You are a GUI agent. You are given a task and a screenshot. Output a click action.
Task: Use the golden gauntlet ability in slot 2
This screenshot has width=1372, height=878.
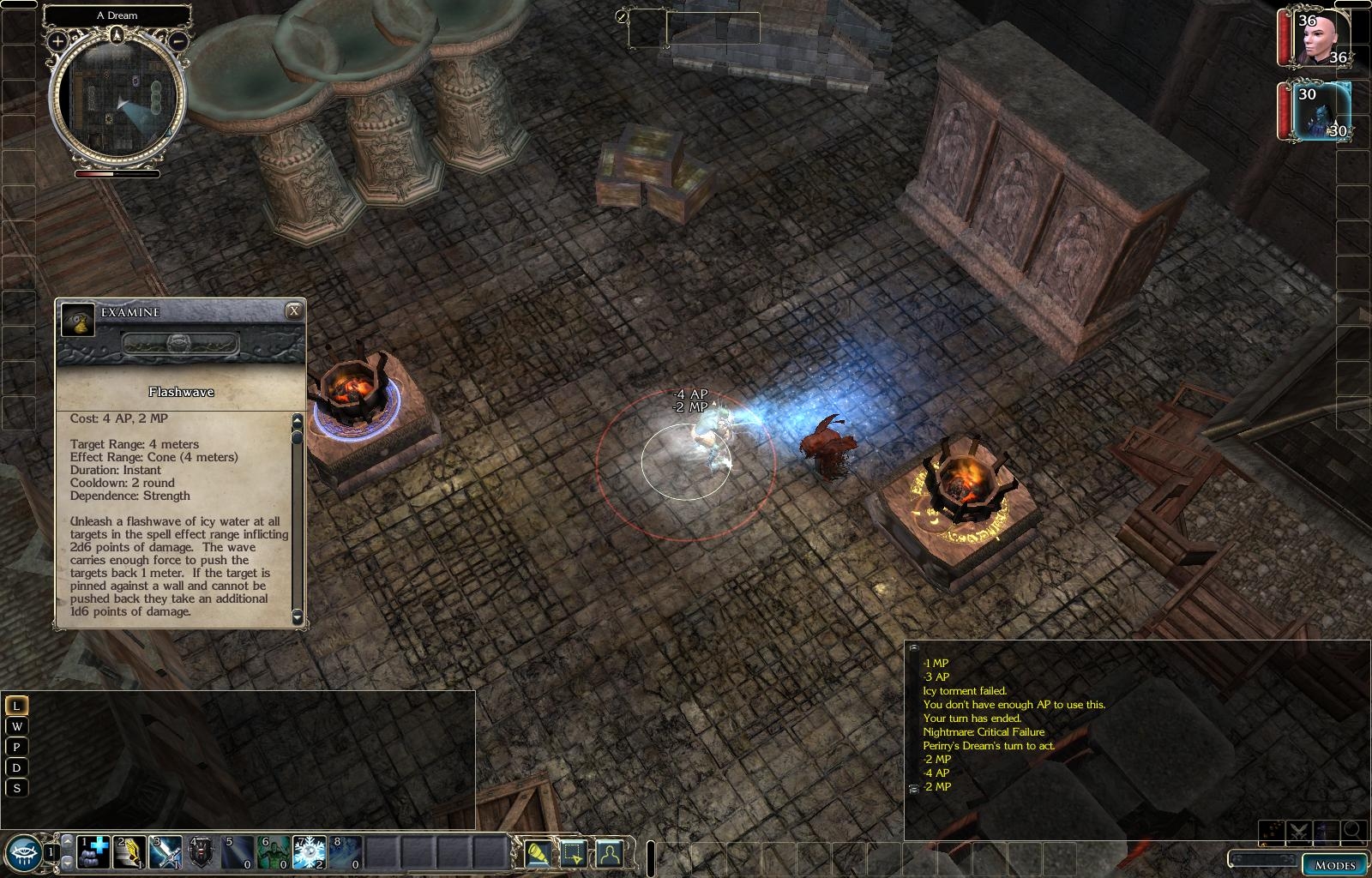[129, 852]
